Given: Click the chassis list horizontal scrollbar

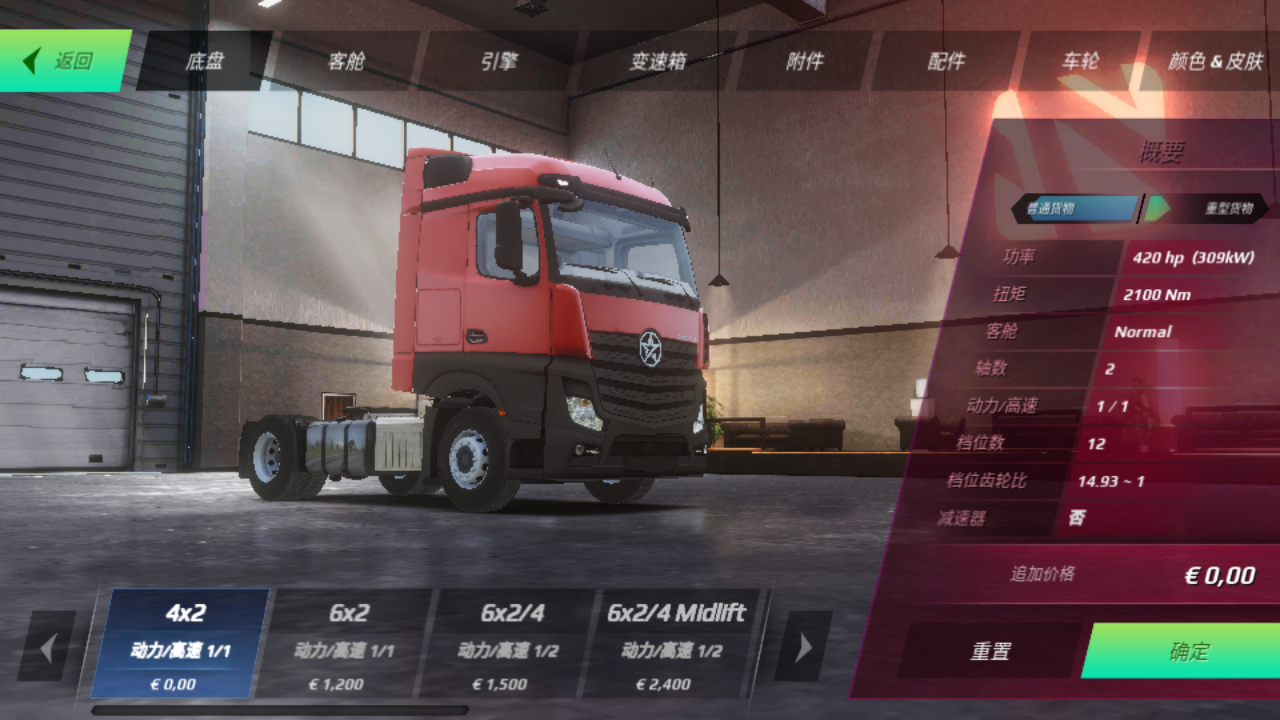Looking at the screenshot, I should (x=280, y=711).
